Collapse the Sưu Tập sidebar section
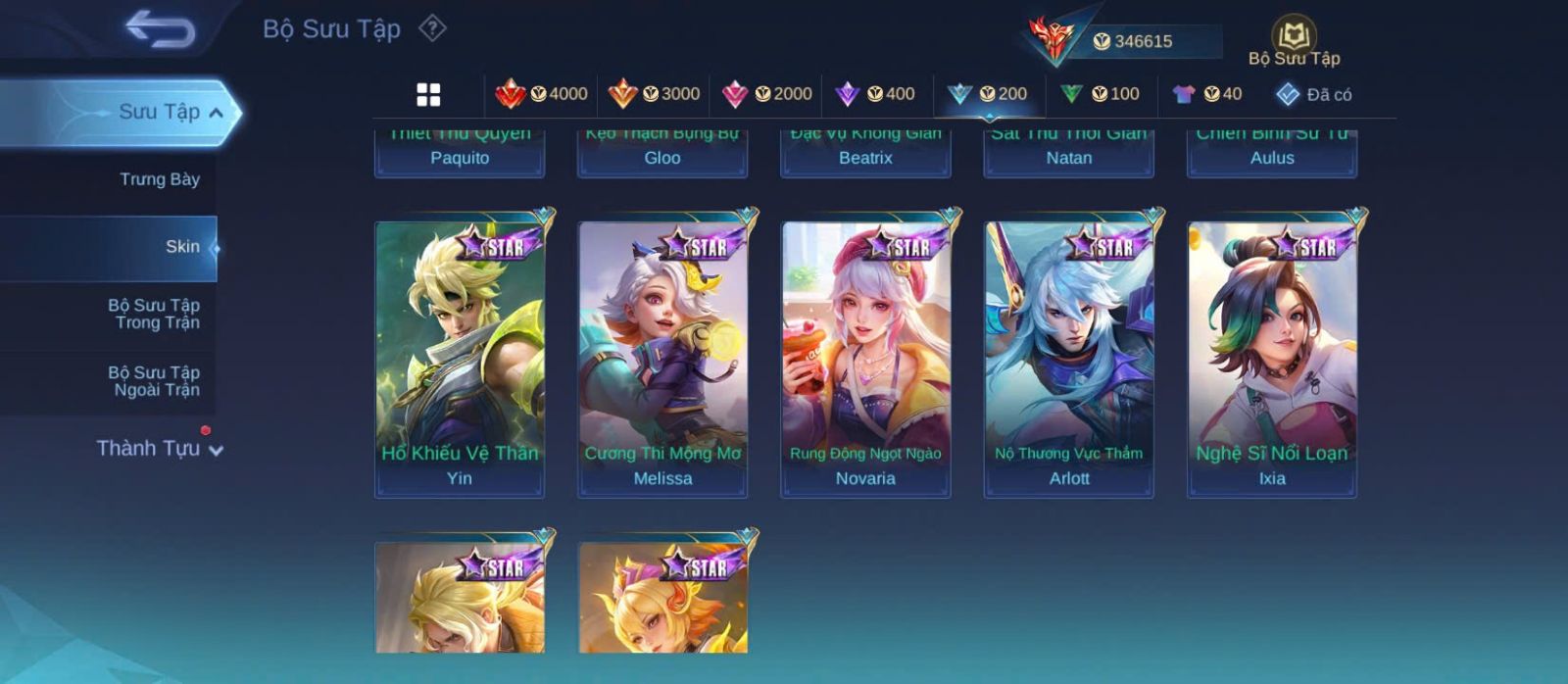This screenshot has height=684, width=1568. pyautogui.click(x=215, y=113)
